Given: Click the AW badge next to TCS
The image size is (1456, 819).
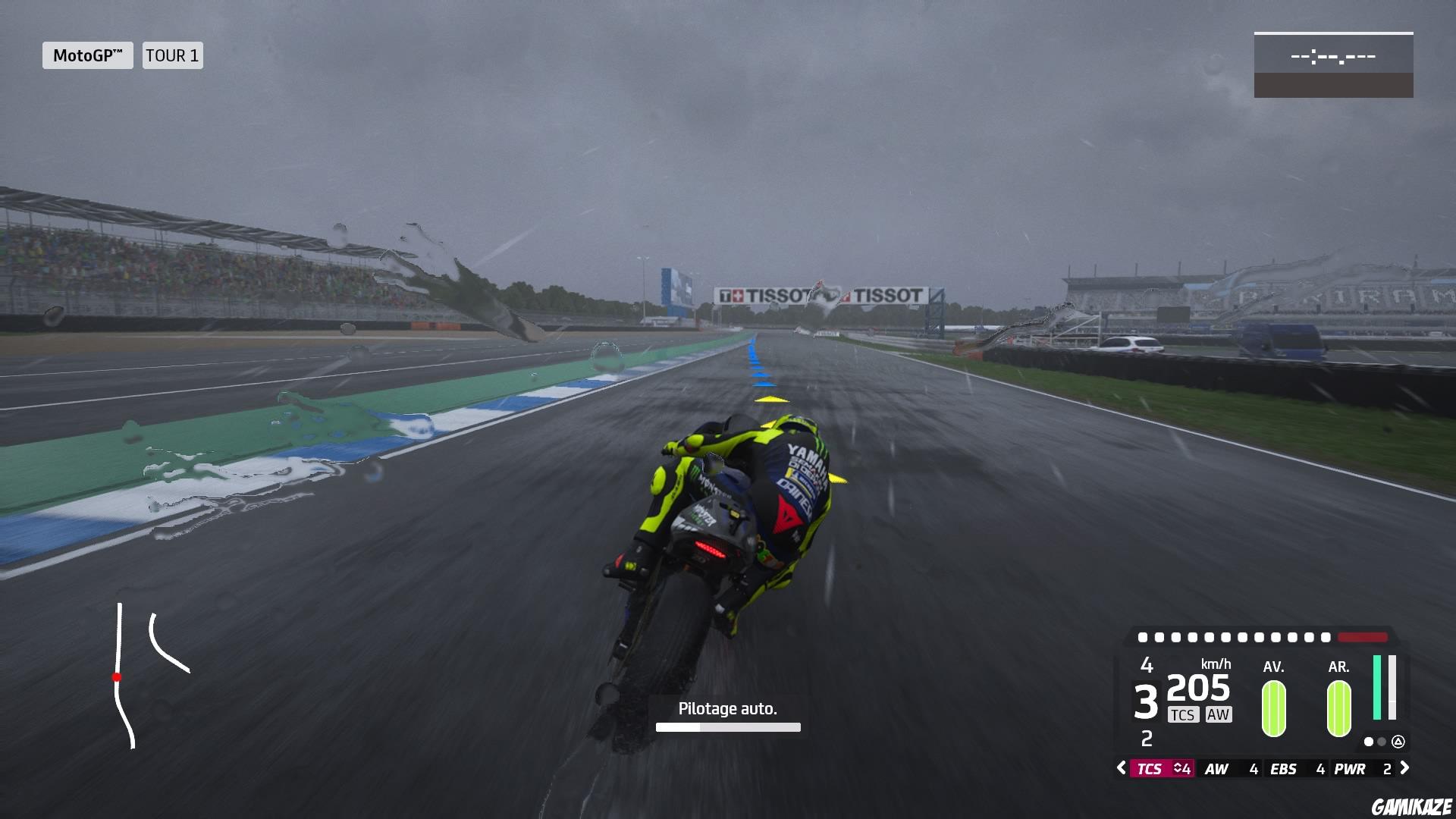Looking at the screenshot, I should pyautogui.click(x=1219, y=715).
